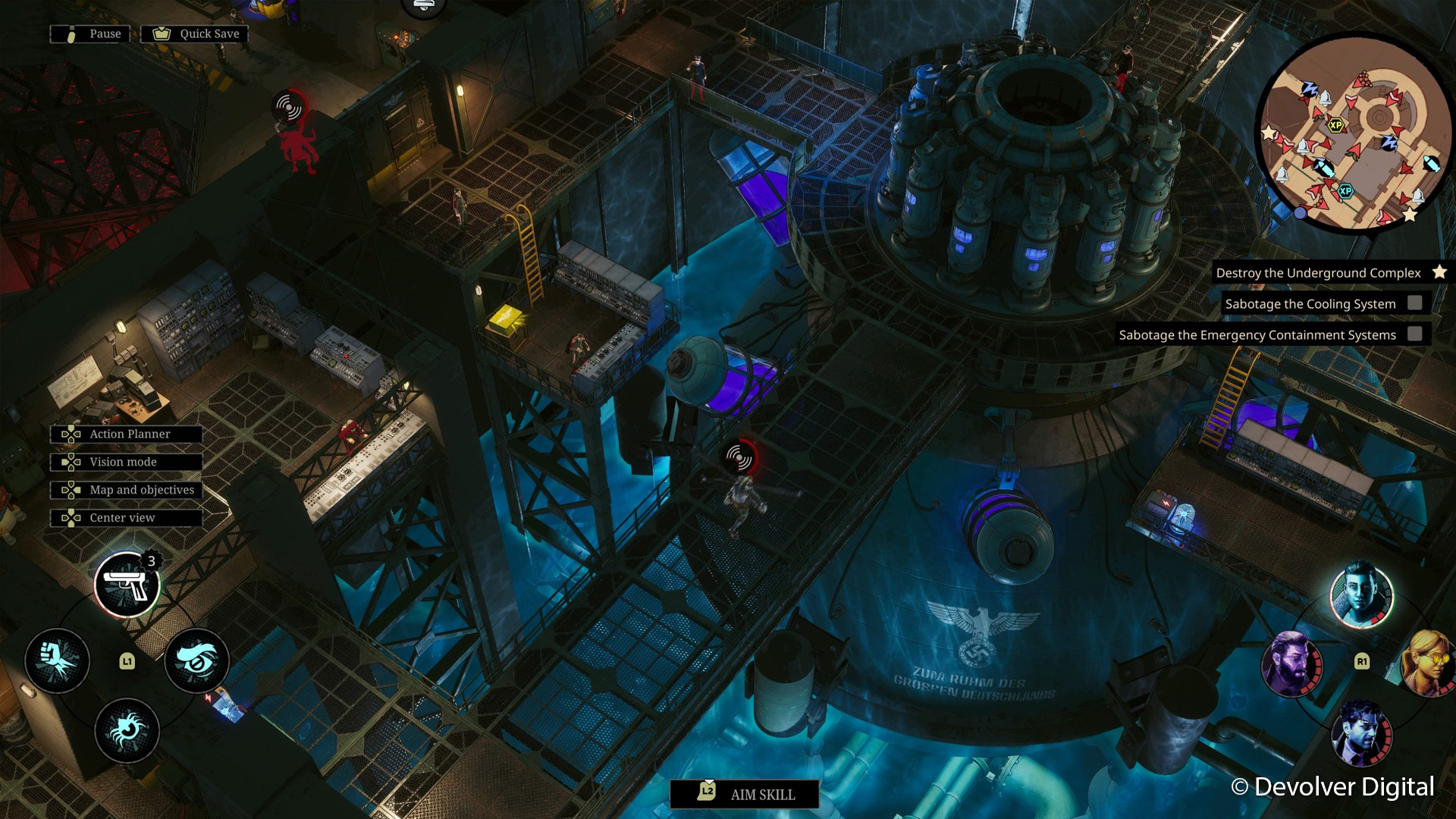Click the AIM SKILL prompt bar
Image resolution: width=1456 pixels, height=819 pixels.
point(745,794)
